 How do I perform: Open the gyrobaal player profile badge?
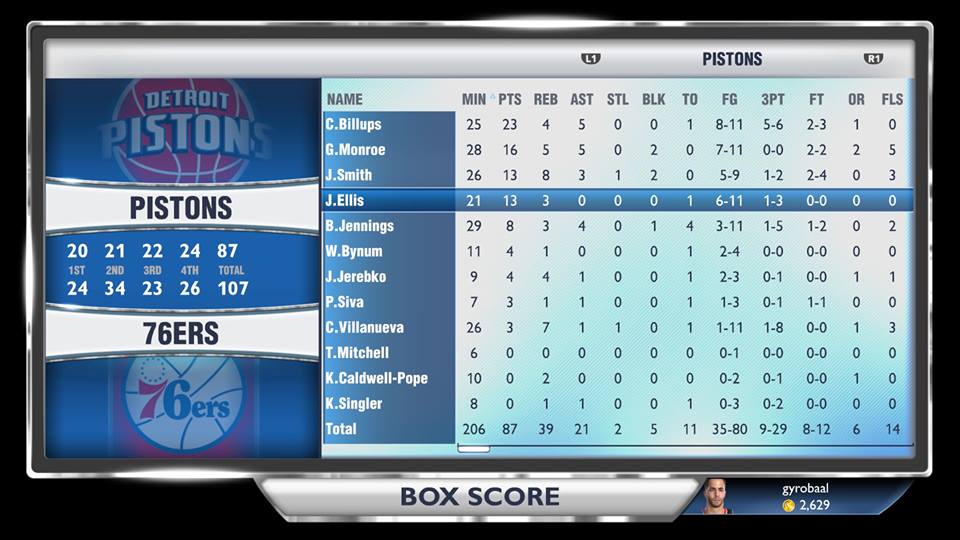pos(790,497)
